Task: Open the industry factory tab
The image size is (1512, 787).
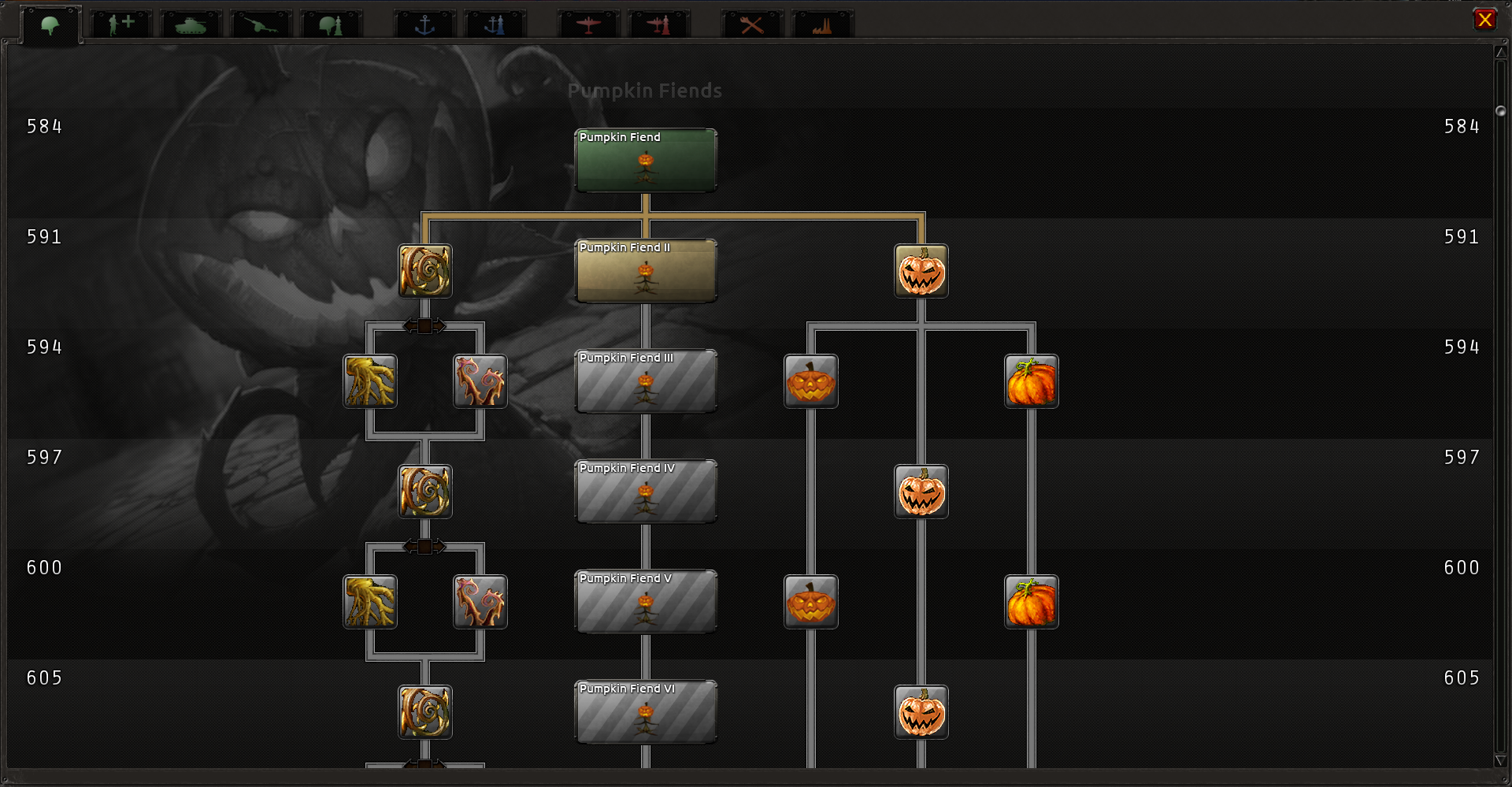Action: (822, 24)
